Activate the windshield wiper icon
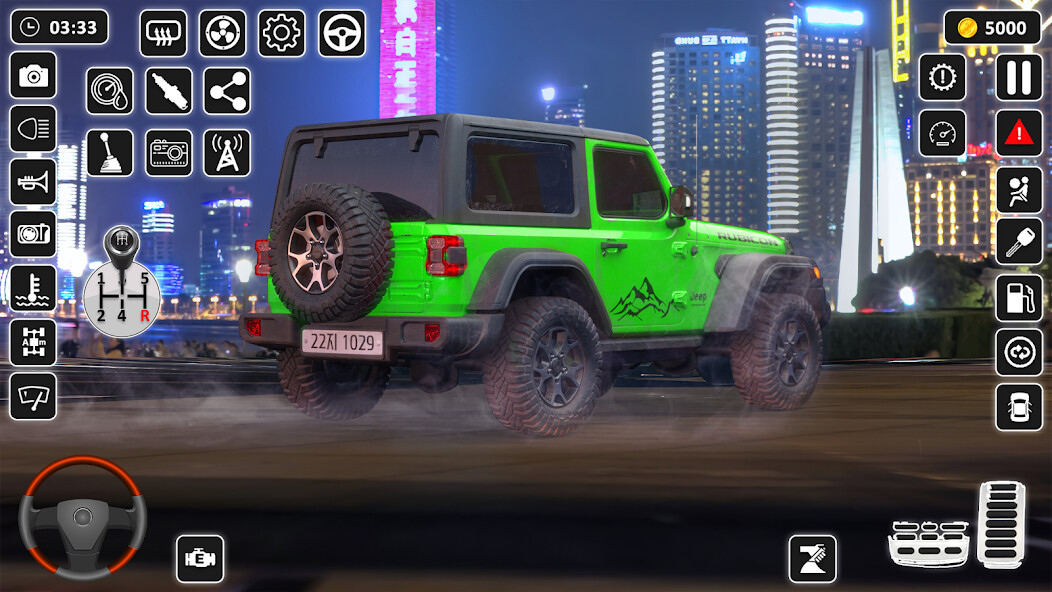Screen dimensions: 1052x592 point(33,396)
